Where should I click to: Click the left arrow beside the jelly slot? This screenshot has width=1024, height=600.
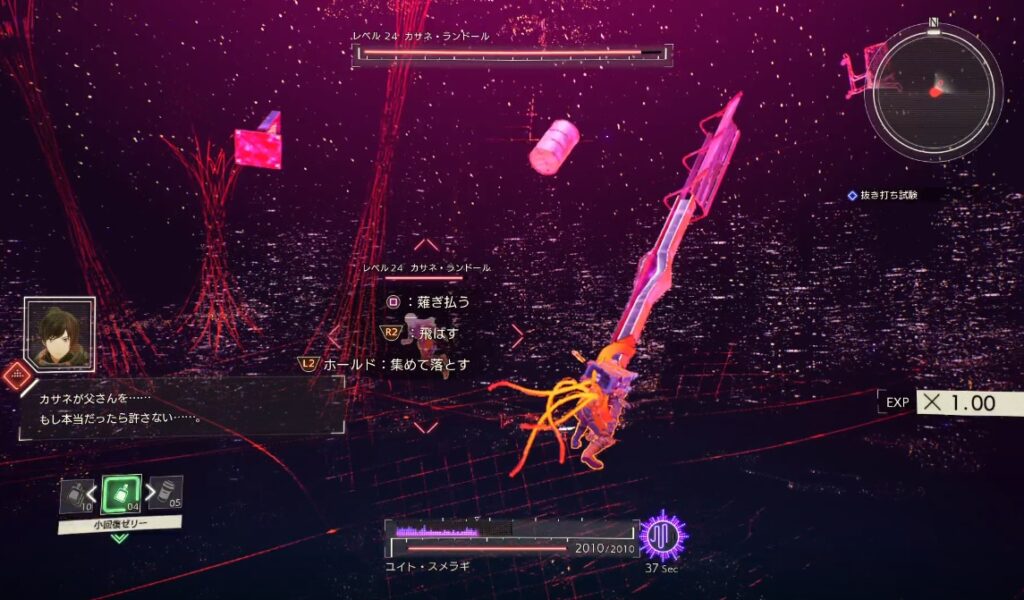click(94, 492)
